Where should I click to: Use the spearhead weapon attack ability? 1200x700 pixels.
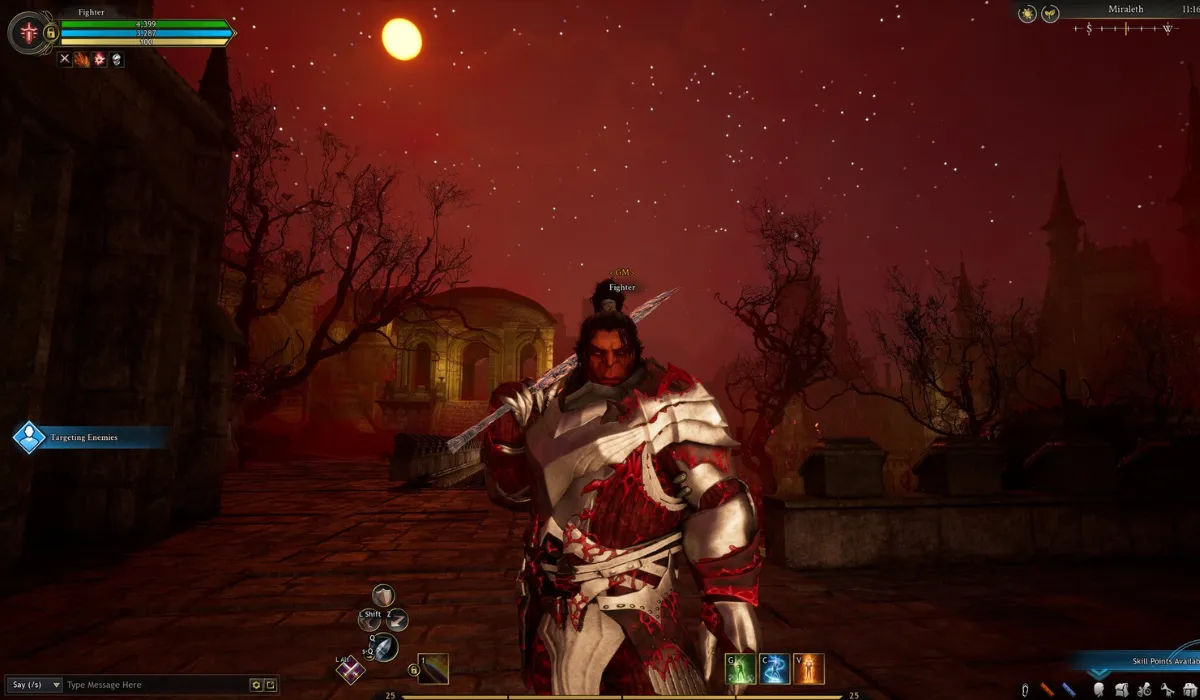[x=384, y=647]
